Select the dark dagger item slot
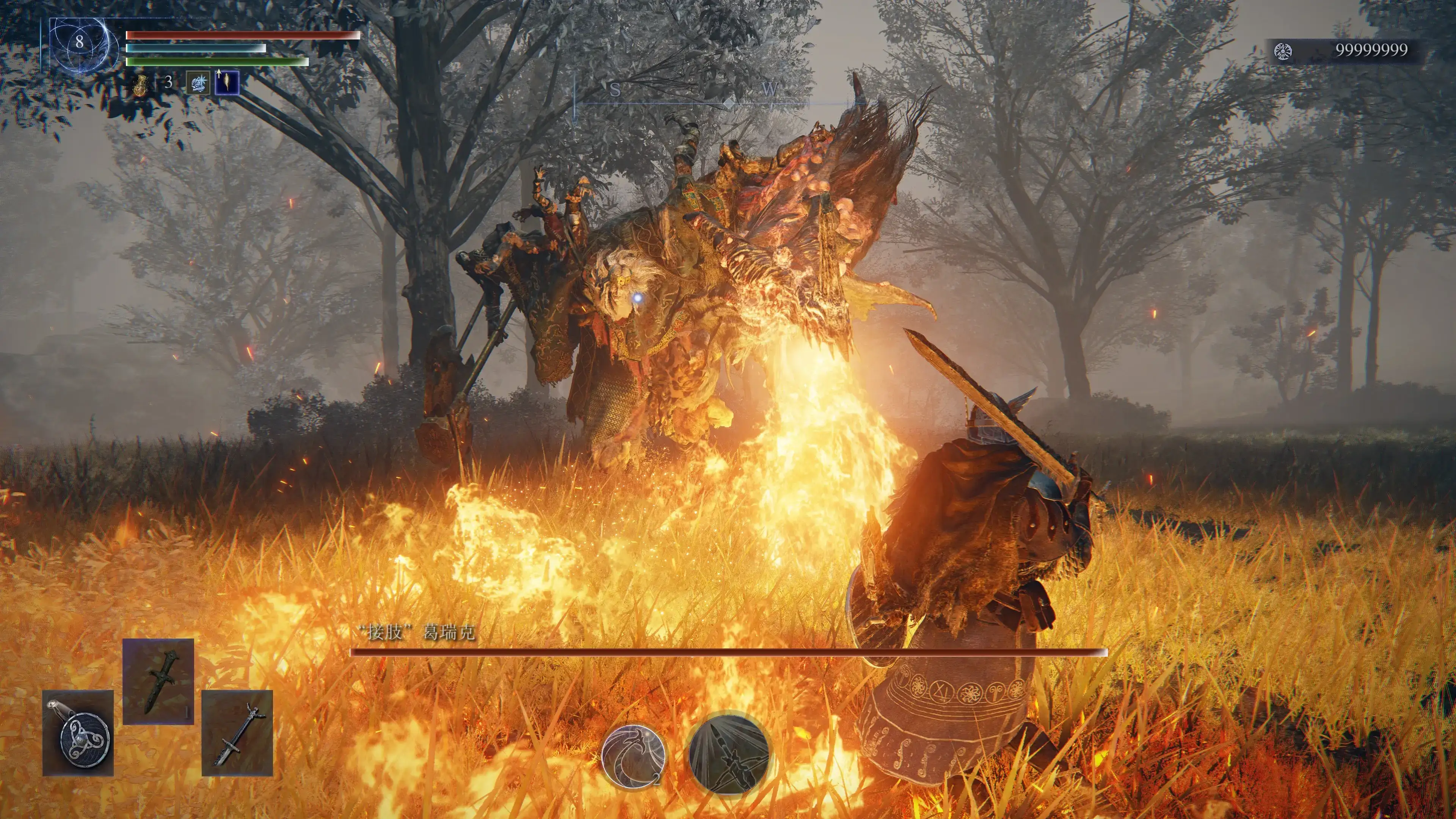The height and width of the screenshot is (819, 1456). pyautogui.click(x=158, y=681)
